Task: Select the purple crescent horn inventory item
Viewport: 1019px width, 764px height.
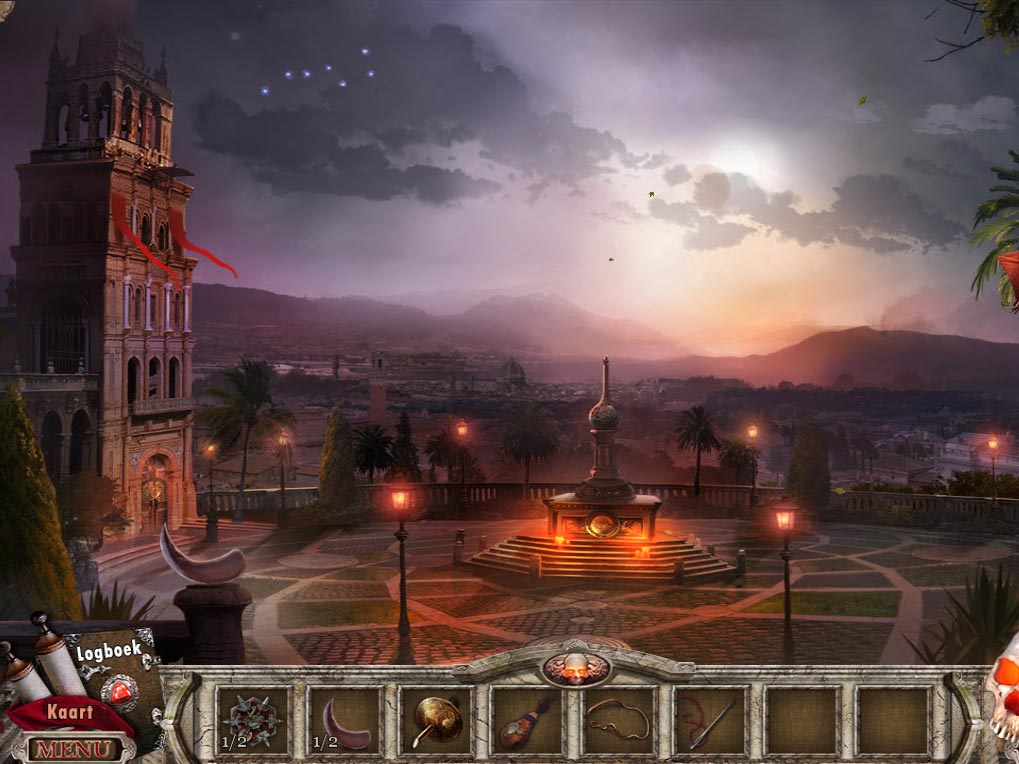Action: [343, 722]
